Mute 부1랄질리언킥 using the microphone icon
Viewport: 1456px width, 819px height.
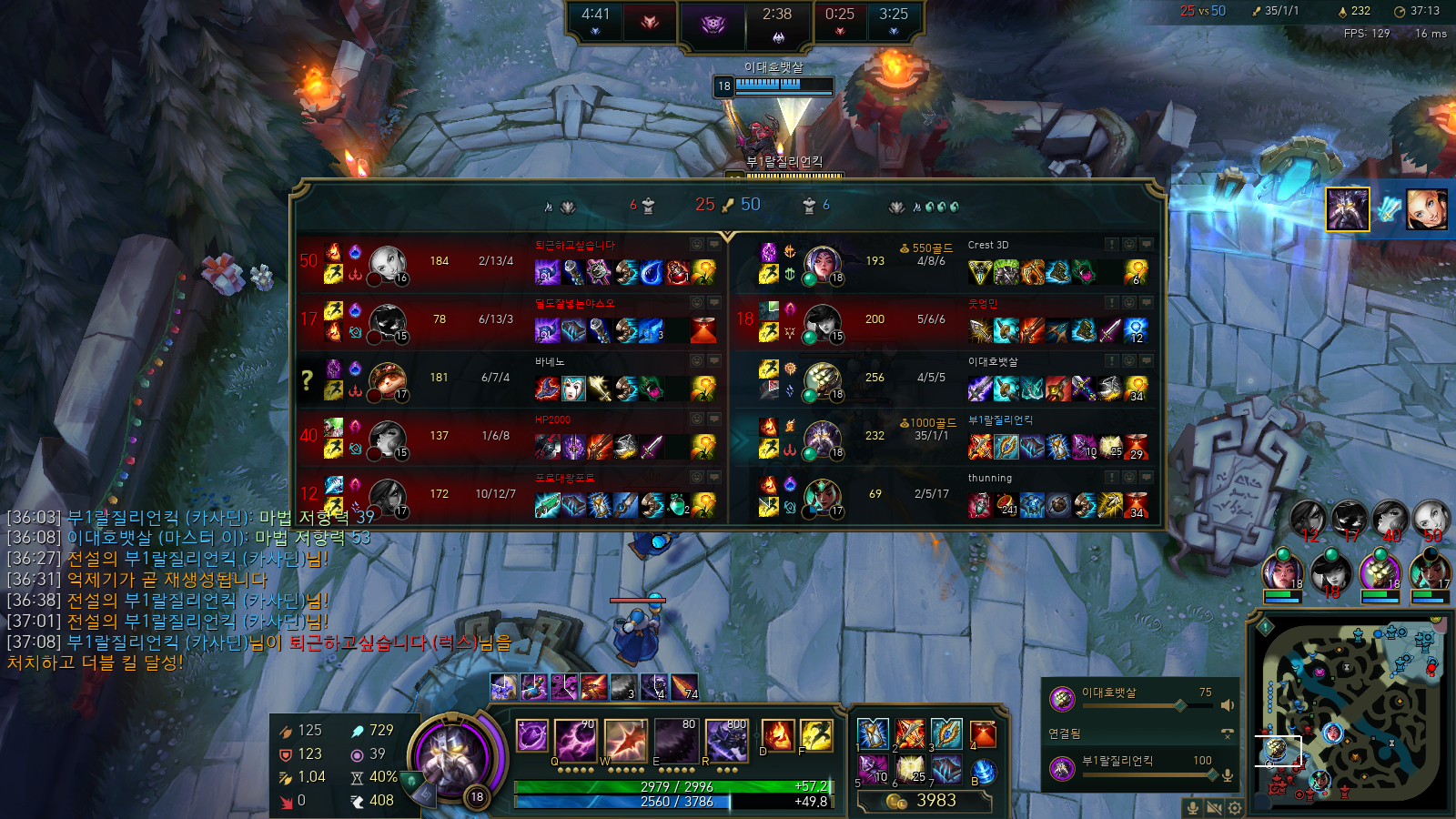coord(1228,775)
